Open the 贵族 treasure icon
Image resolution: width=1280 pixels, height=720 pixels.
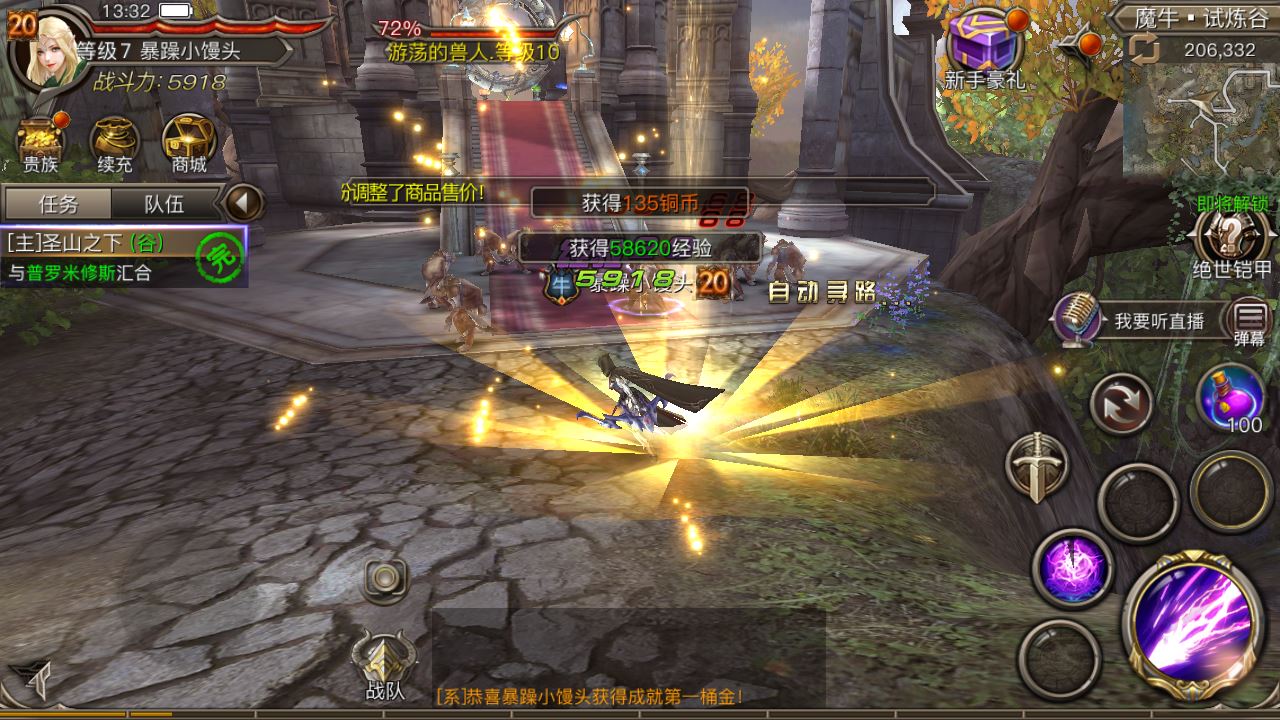coord(41,140)
